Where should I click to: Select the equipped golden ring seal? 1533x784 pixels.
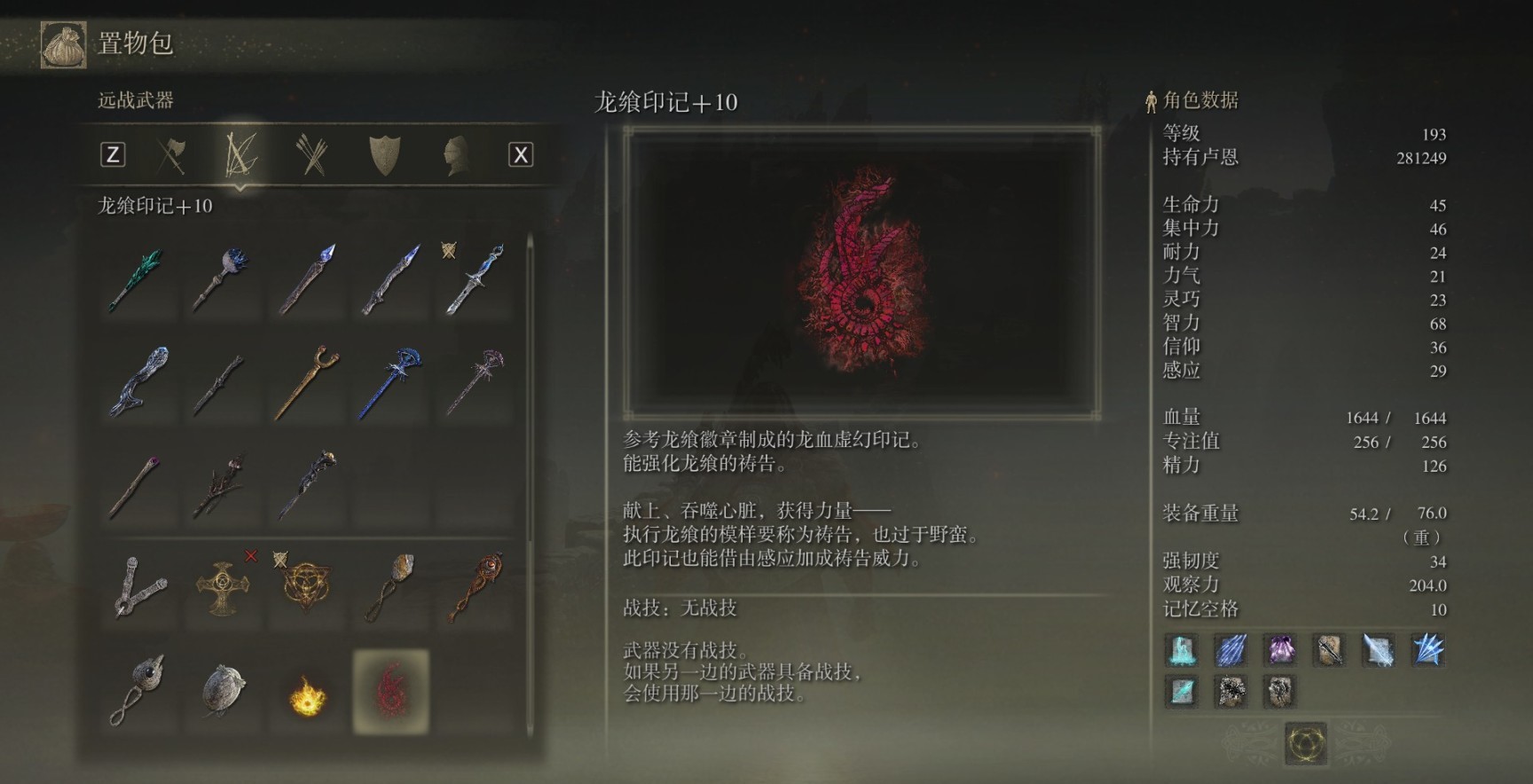coord(306,587)
